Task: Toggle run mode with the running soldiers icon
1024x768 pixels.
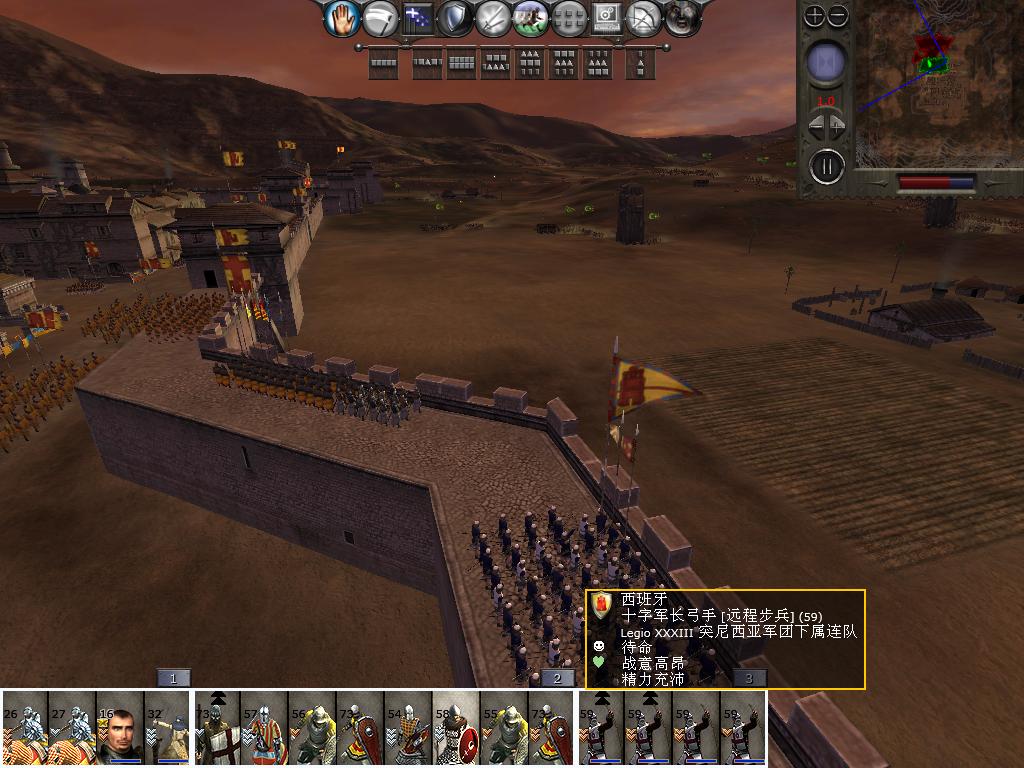Action: (x=531, y=18)
